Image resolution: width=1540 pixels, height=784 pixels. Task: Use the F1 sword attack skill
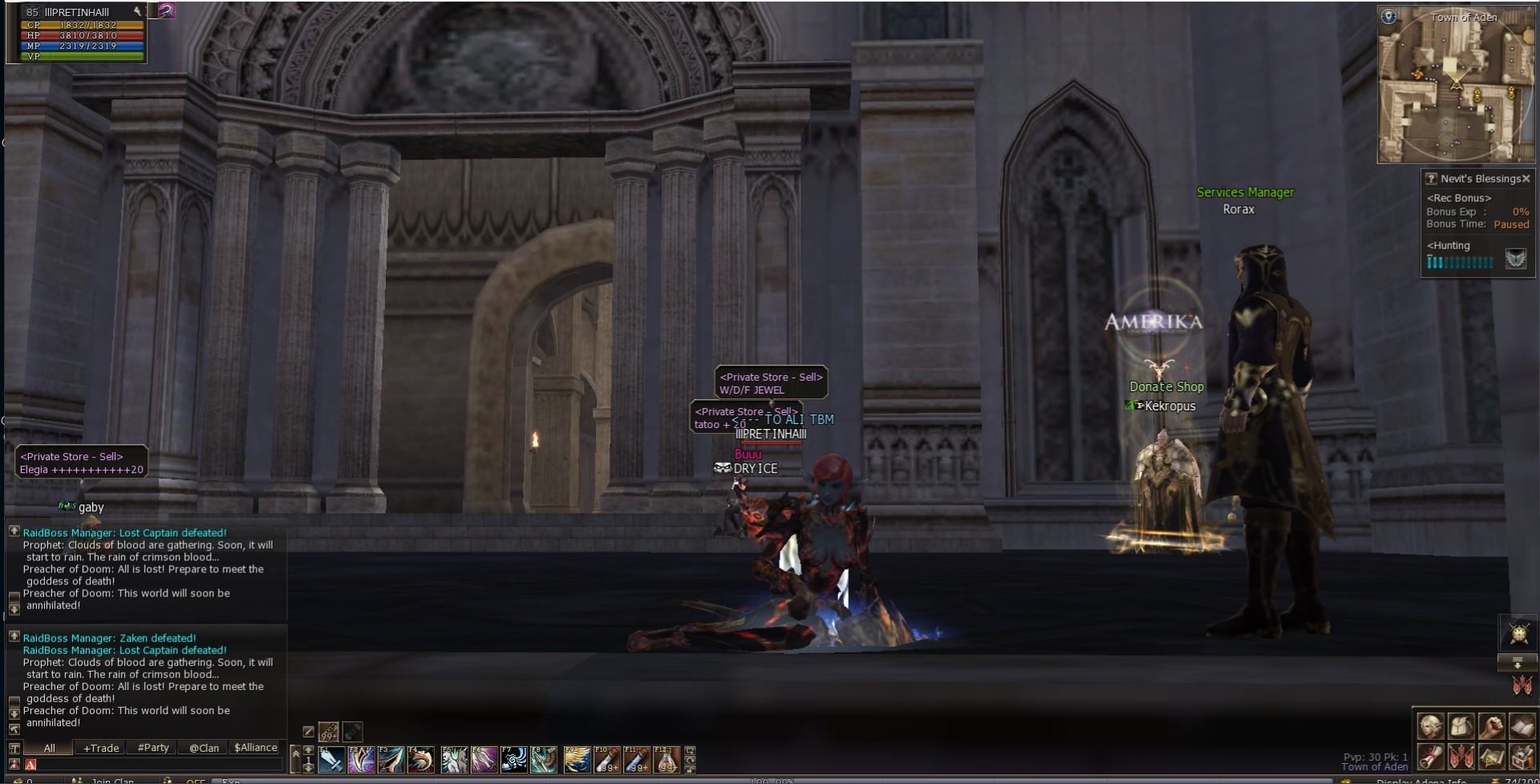coord(330,759)
